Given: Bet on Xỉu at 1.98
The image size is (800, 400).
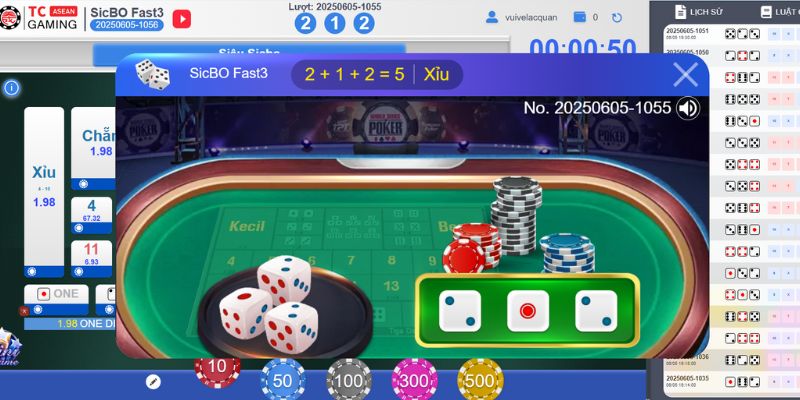Looking at the screenshot, I should pyautogui.click(x=44, y=185).
